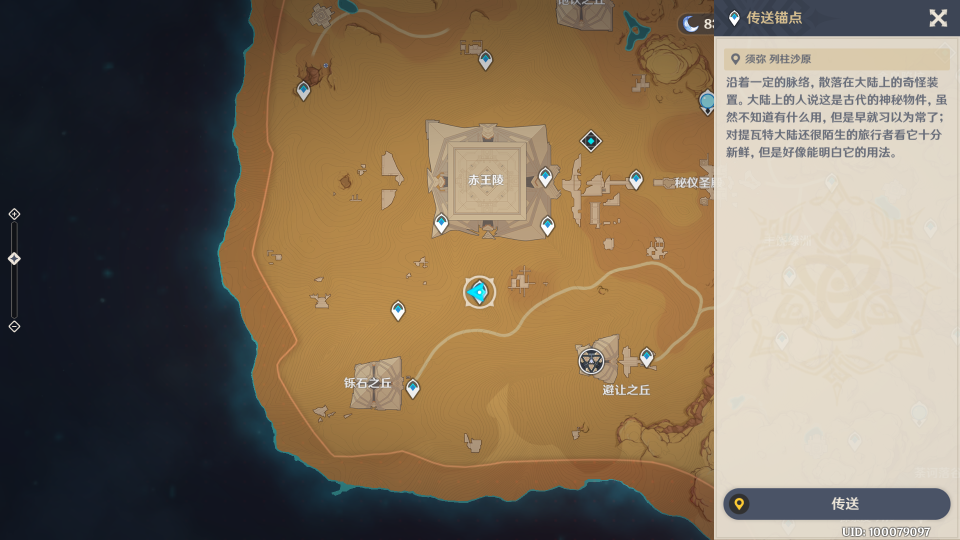The height and width of the screenshot is (540, 960).
Task: Select the waypoint beside the 铄石之丘 label
Action: (412, 388)
